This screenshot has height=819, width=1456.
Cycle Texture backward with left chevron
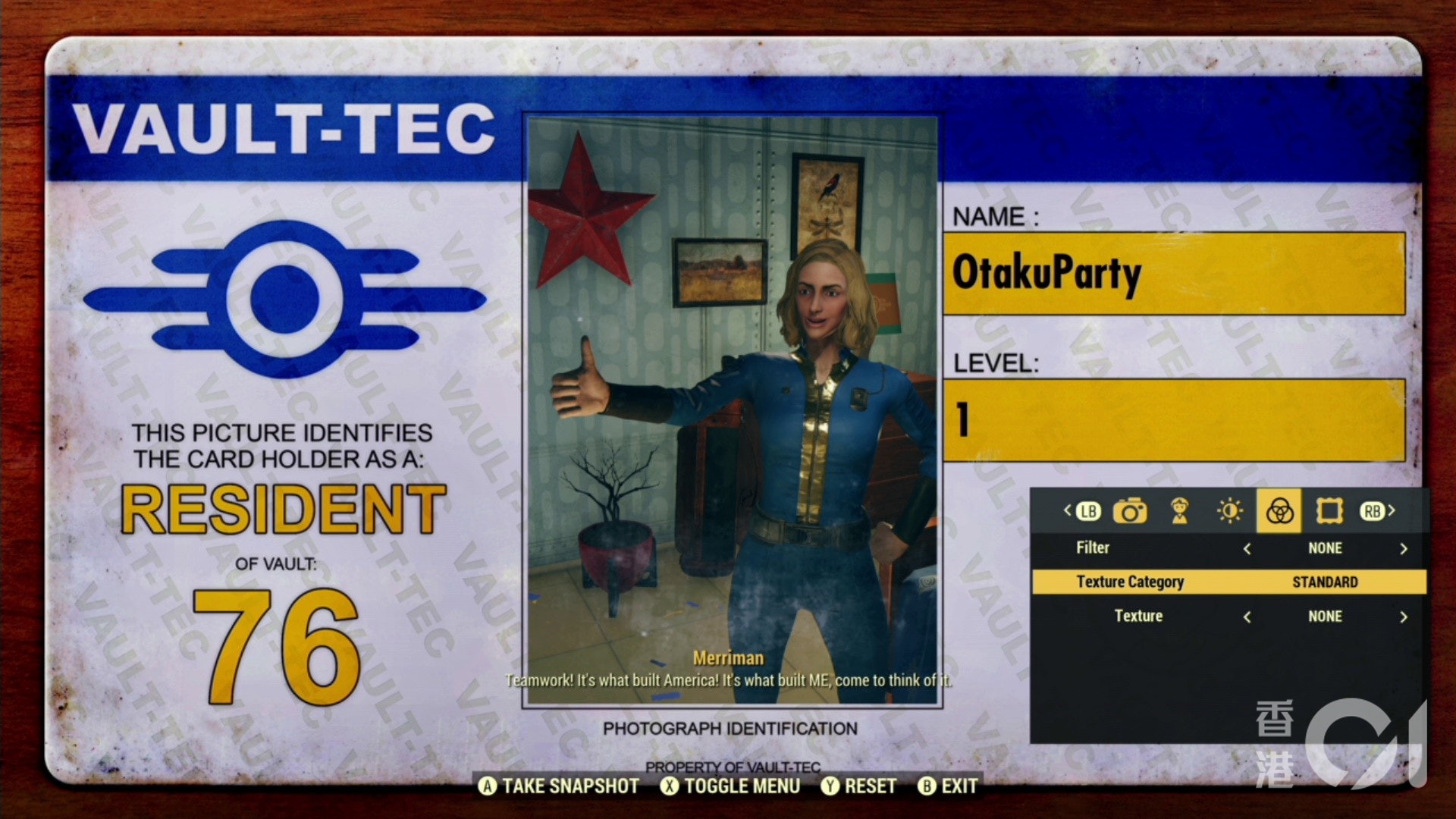pos(1247,617)
